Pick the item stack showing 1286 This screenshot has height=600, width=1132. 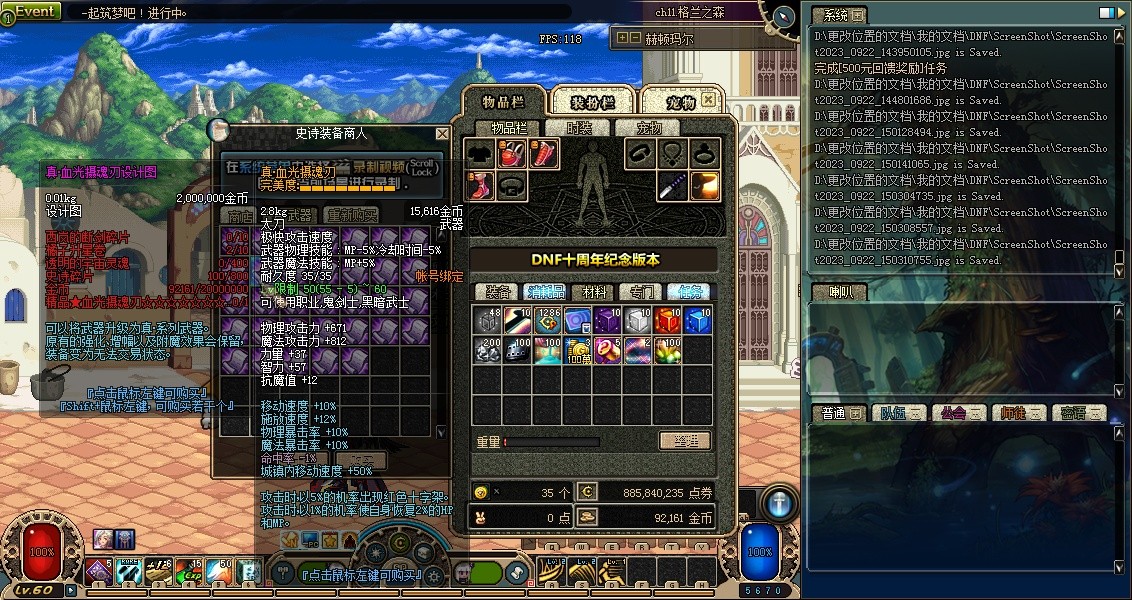547,320
